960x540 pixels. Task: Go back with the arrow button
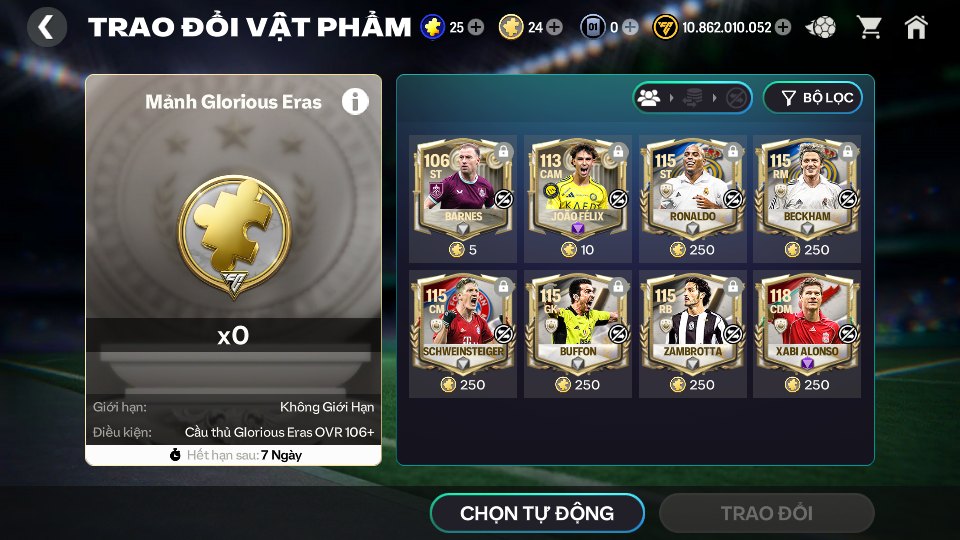point(46,27)
